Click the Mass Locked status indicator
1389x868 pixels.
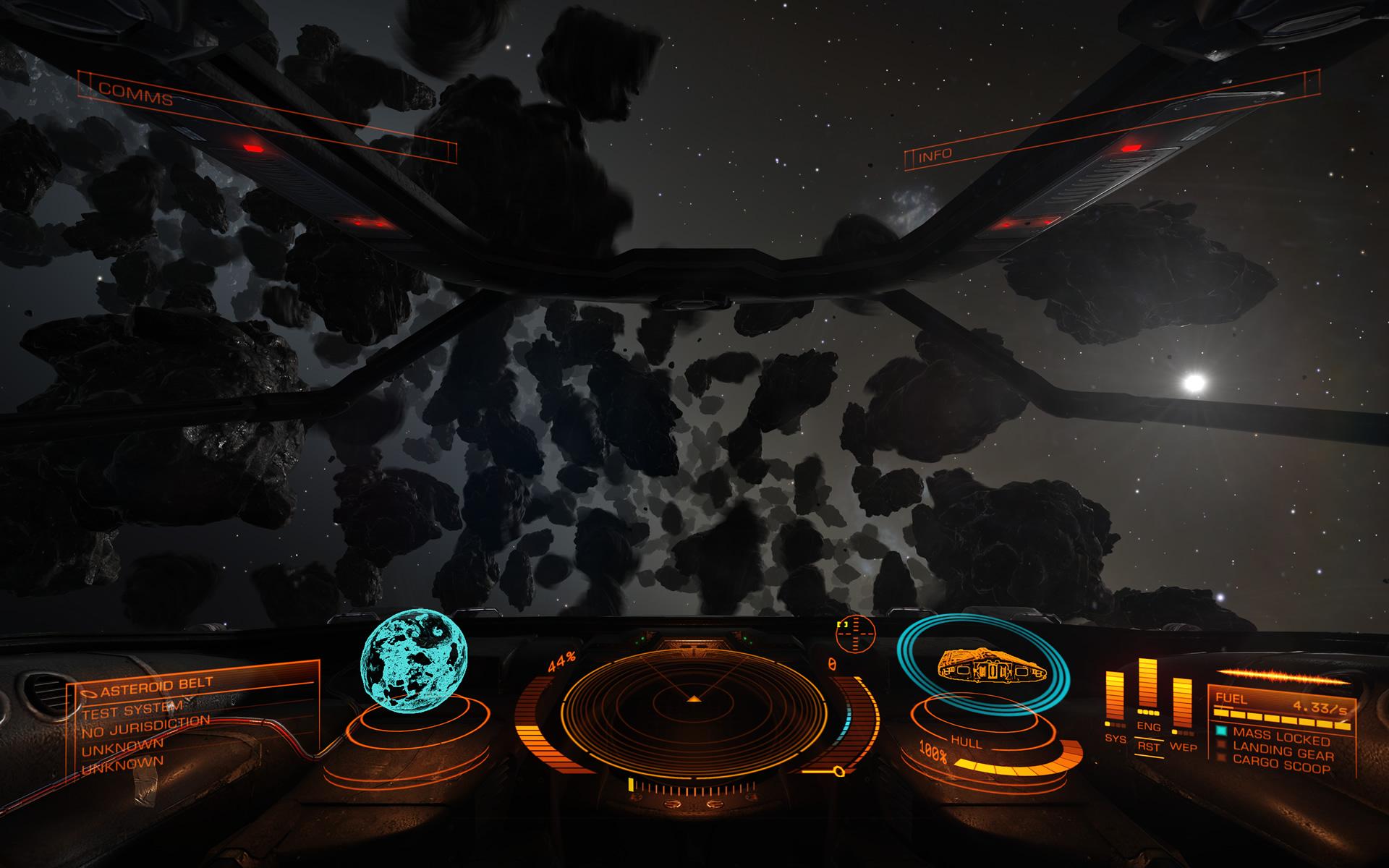coord(1281,737)
